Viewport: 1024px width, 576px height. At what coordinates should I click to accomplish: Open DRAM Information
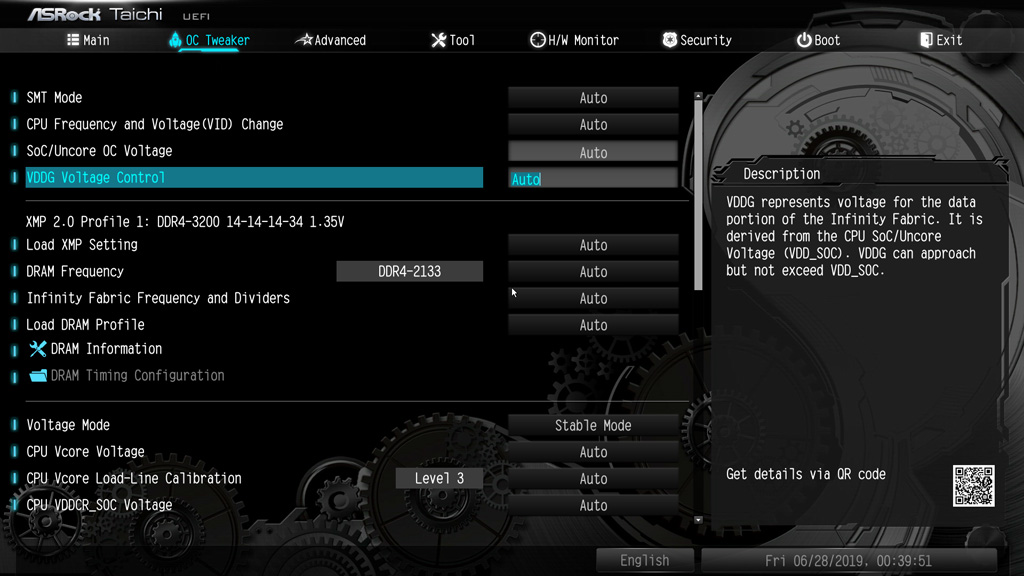pos(106,349)
